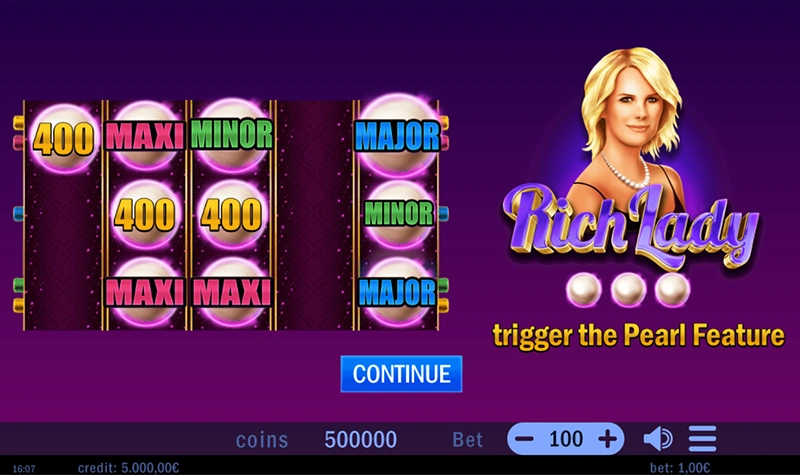Open the hamburger menu
Screen dimensions: 800x475
click(x=702, y=439)
